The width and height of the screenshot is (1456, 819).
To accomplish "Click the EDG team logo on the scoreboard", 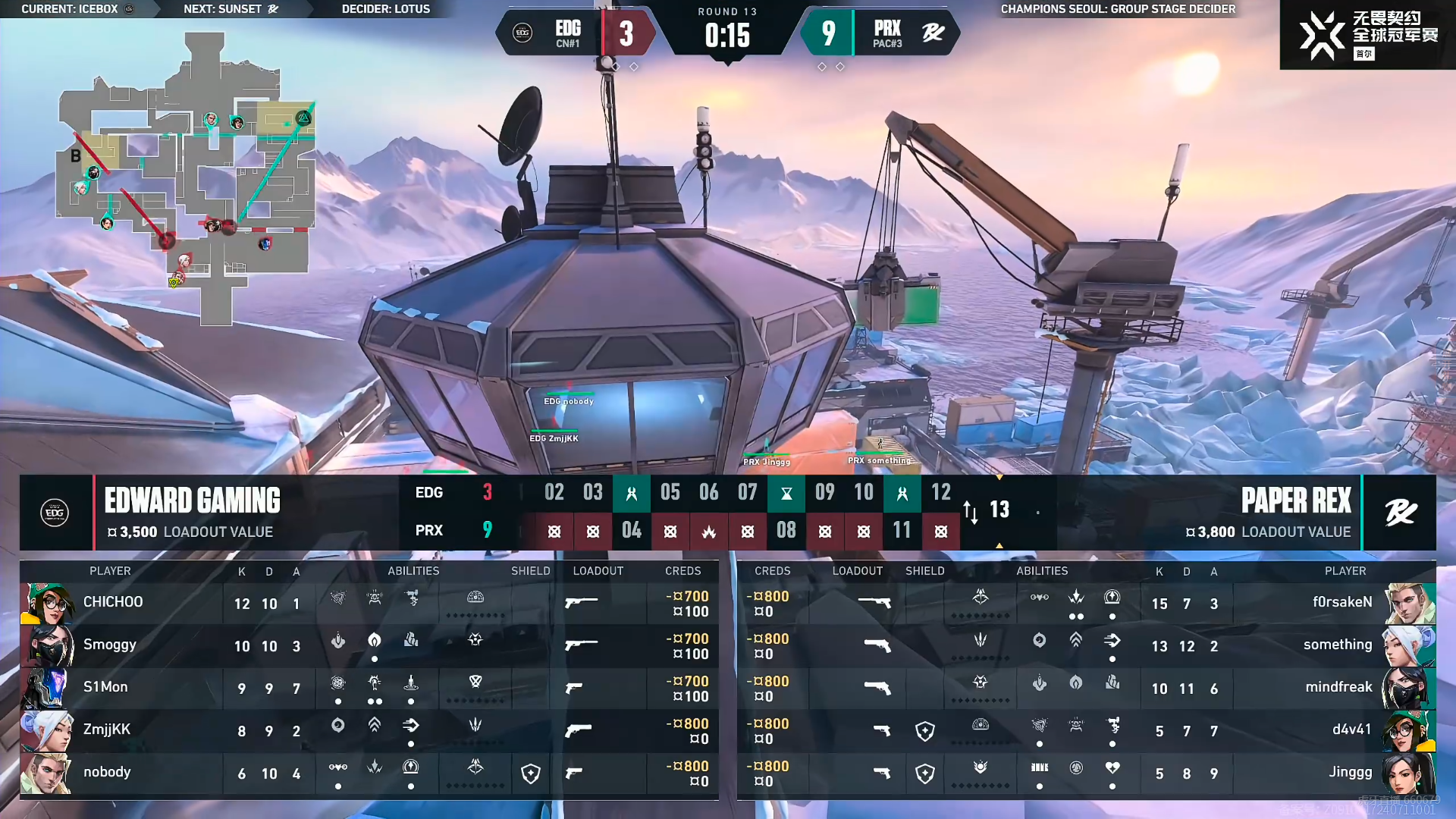I will click(x=521, y=33).
